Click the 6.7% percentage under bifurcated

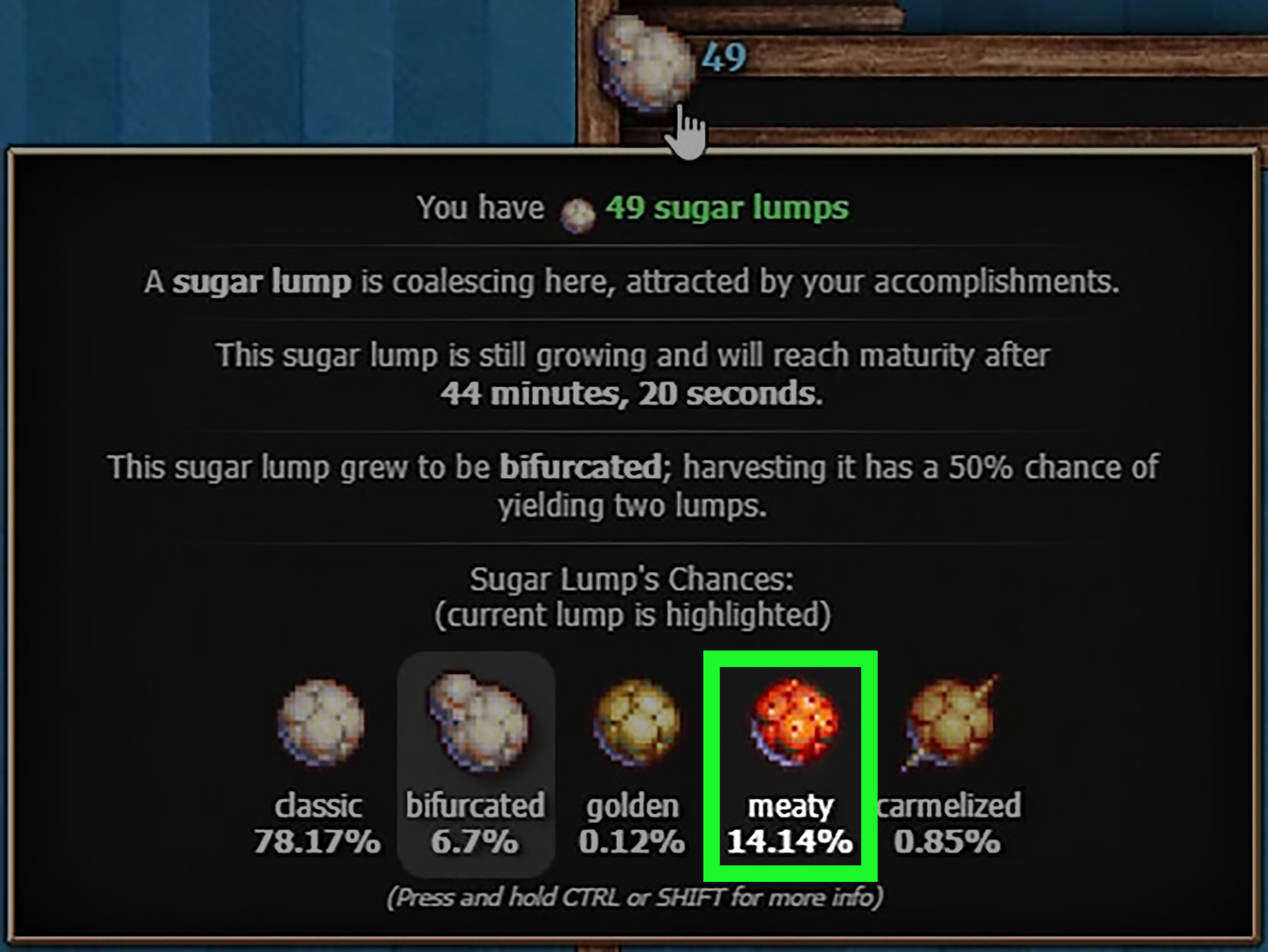pos(476,842)
